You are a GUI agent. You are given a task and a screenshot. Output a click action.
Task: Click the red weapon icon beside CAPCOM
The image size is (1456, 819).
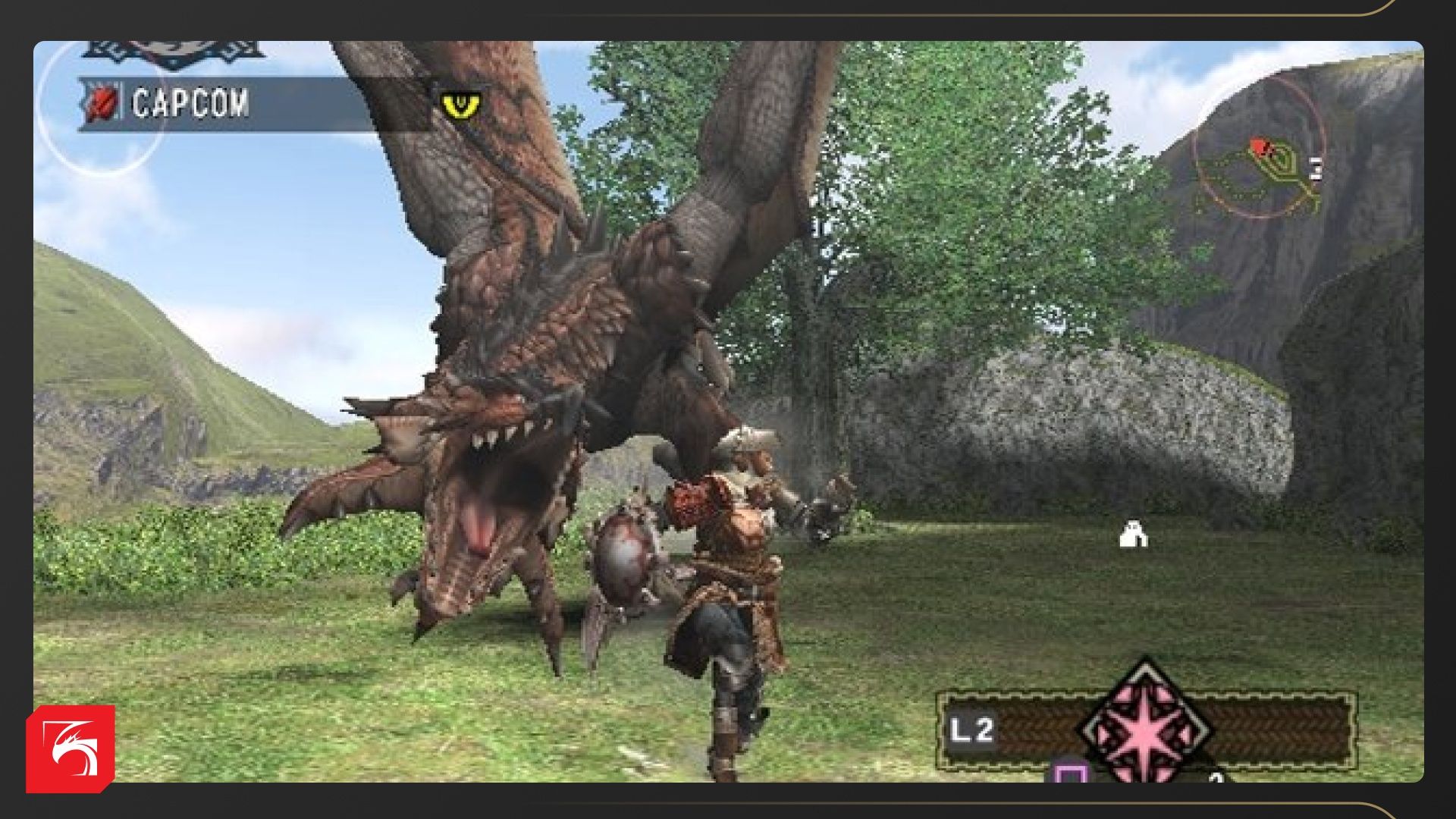(102, 104)
